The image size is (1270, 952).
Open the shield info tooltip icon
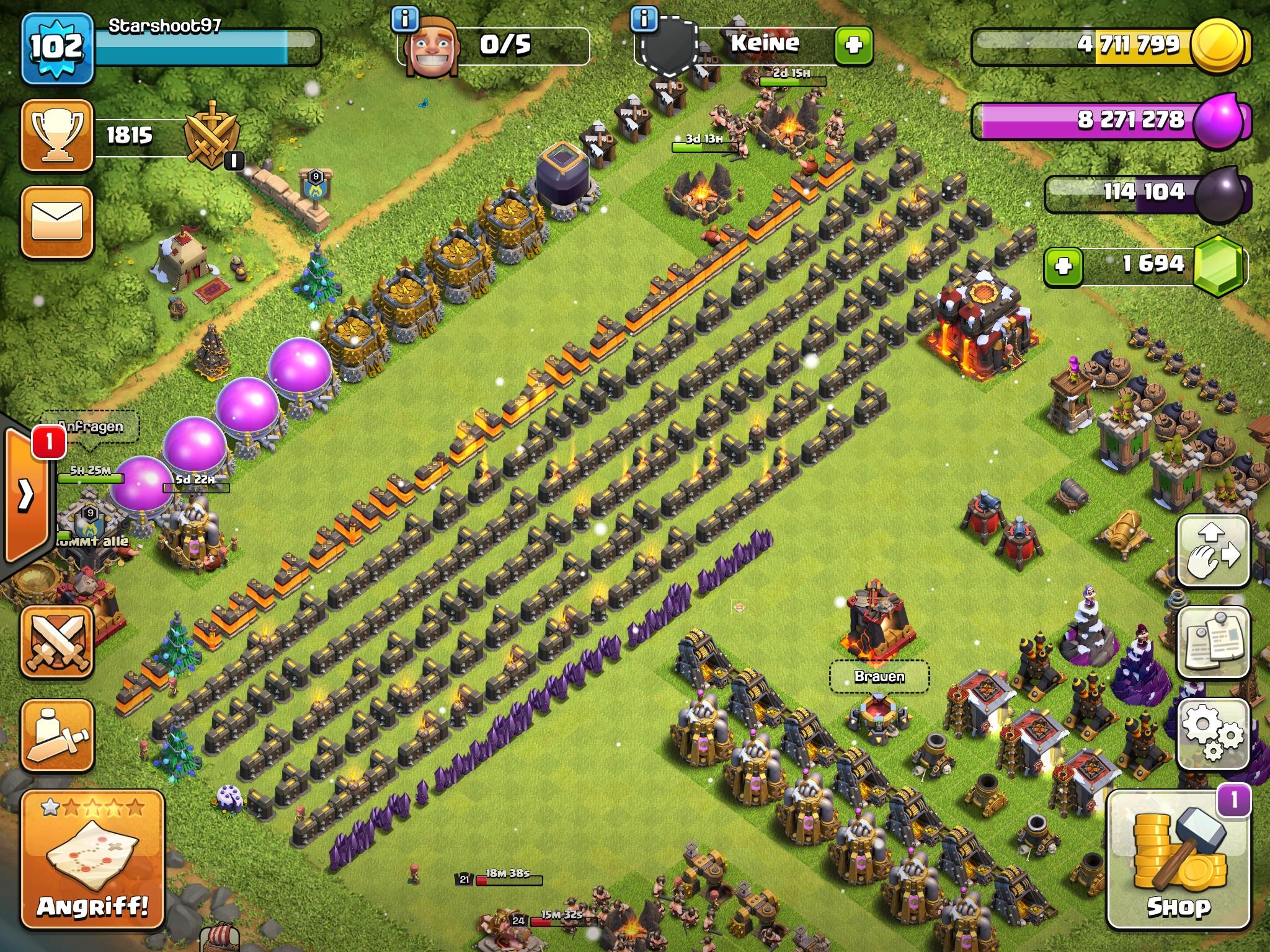[x=645, y=19]
